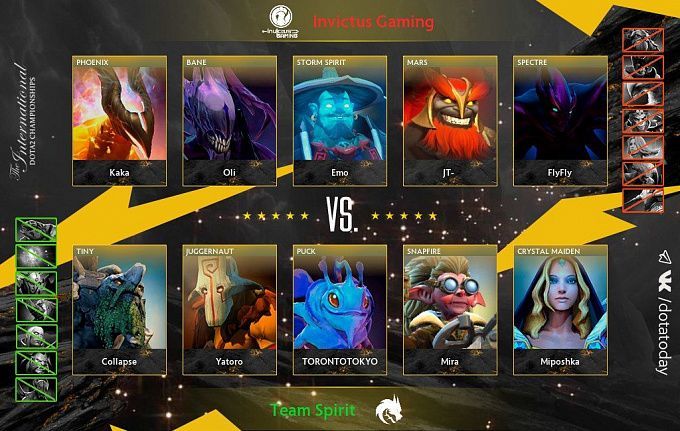Screen dimensions: 680x431
Task: Select Kaka's Phoenix hero card
Action: 120,121
